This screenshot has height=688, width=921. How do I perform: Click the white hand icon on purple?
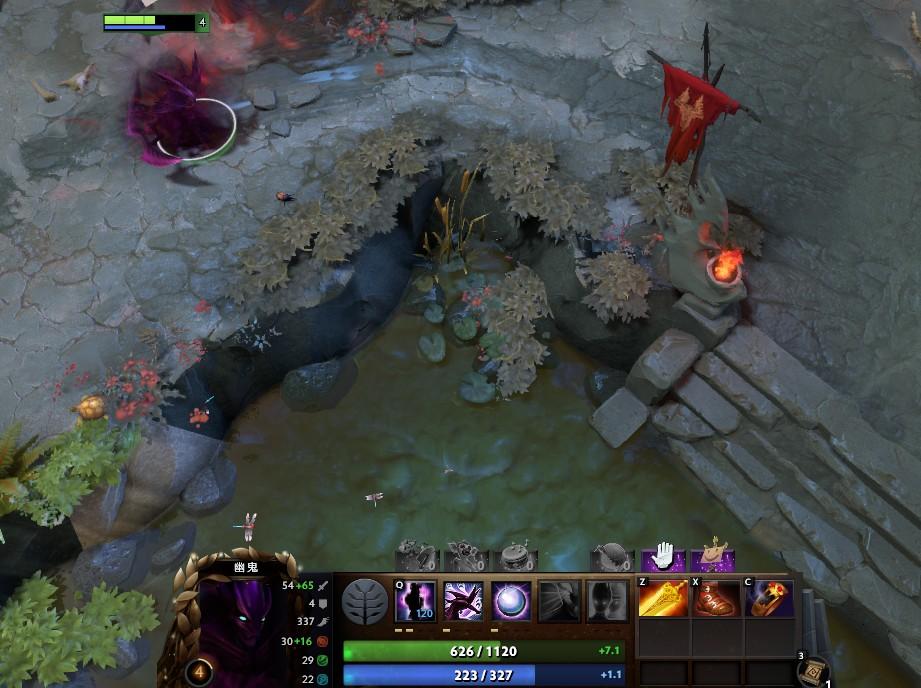pos(663,559)
